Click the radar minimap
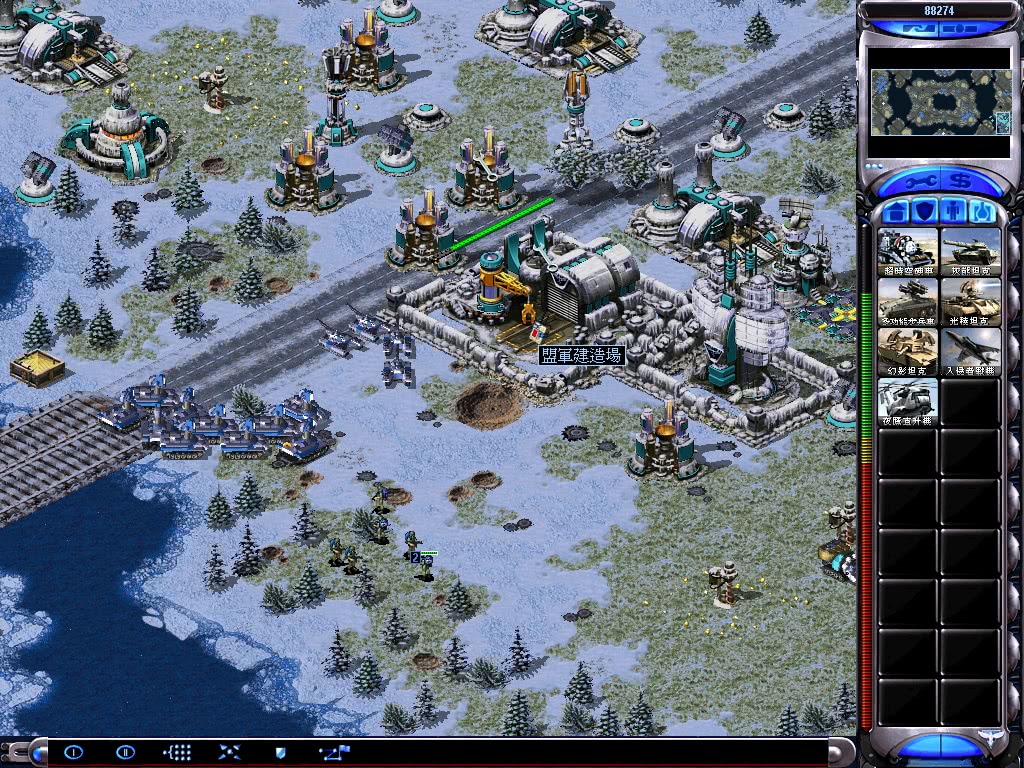The width and height of the screenshot is (1024, 768). click(x=939, y=102)
